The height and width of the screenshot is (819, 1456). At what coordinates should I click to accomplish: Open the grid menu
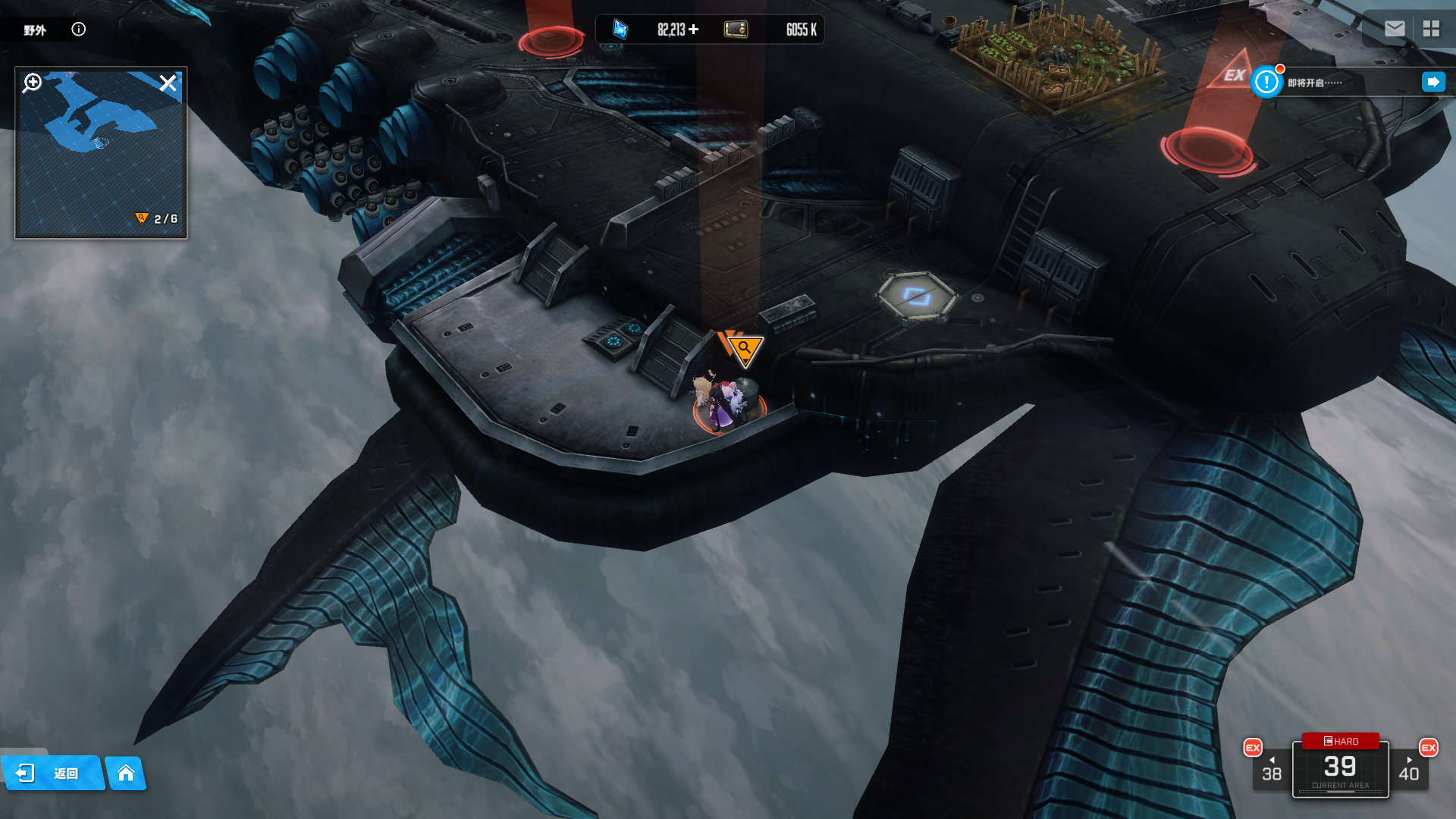(1431, 29)
